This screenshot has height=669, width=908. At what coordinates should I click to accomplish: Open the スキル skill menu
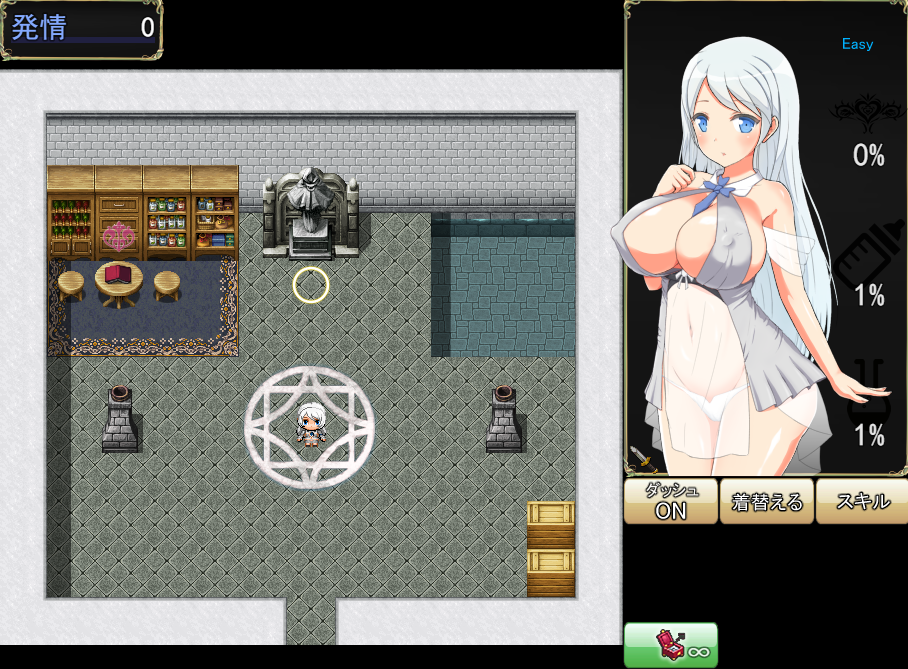coord(862,501)
